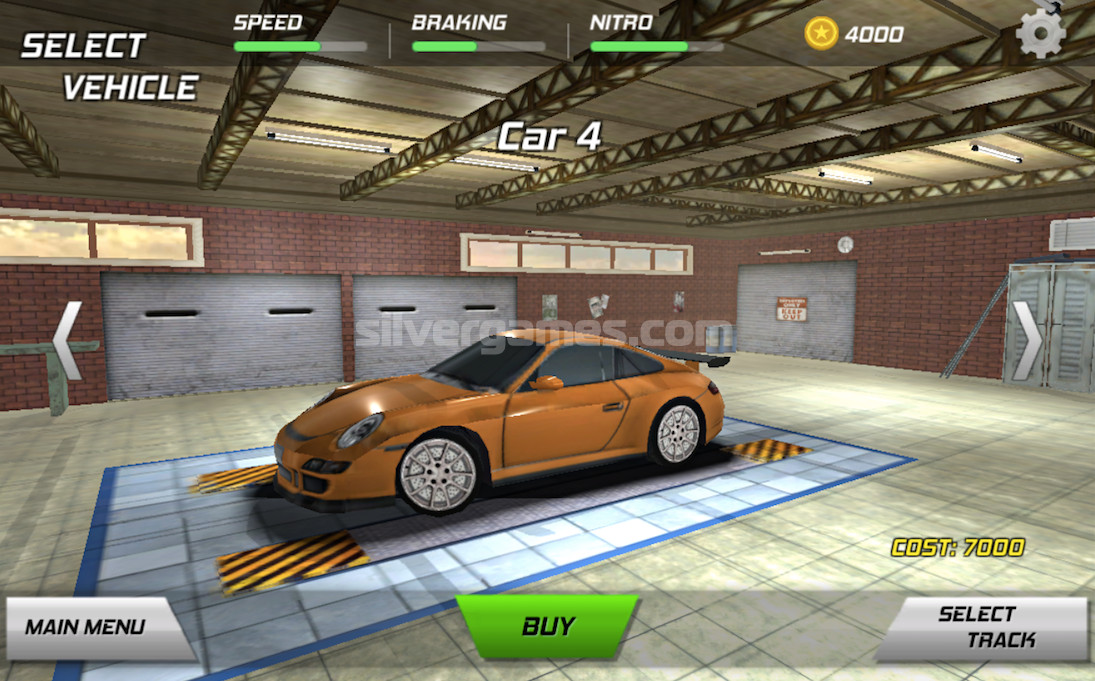Show the previous vehicle with left arrow
The image size is (1095, 681).
pyautogui.click(x=67, y=341)
